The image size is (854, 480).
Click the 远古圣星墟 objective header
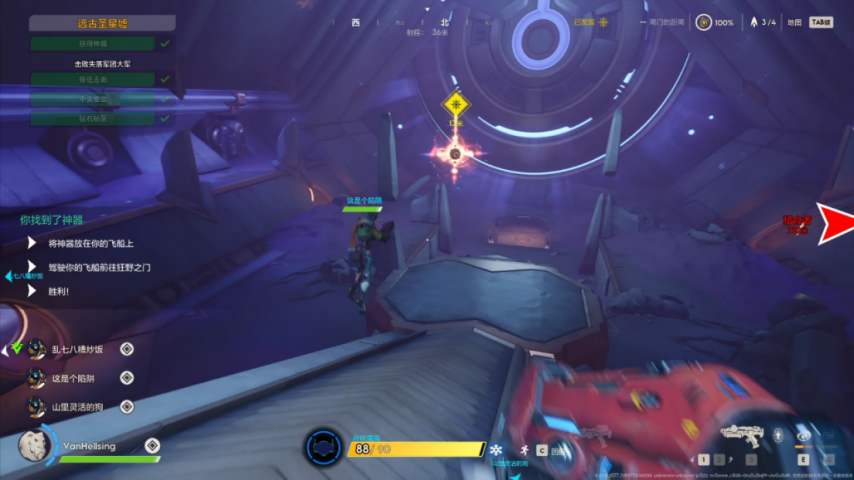(x=101, y=23)
